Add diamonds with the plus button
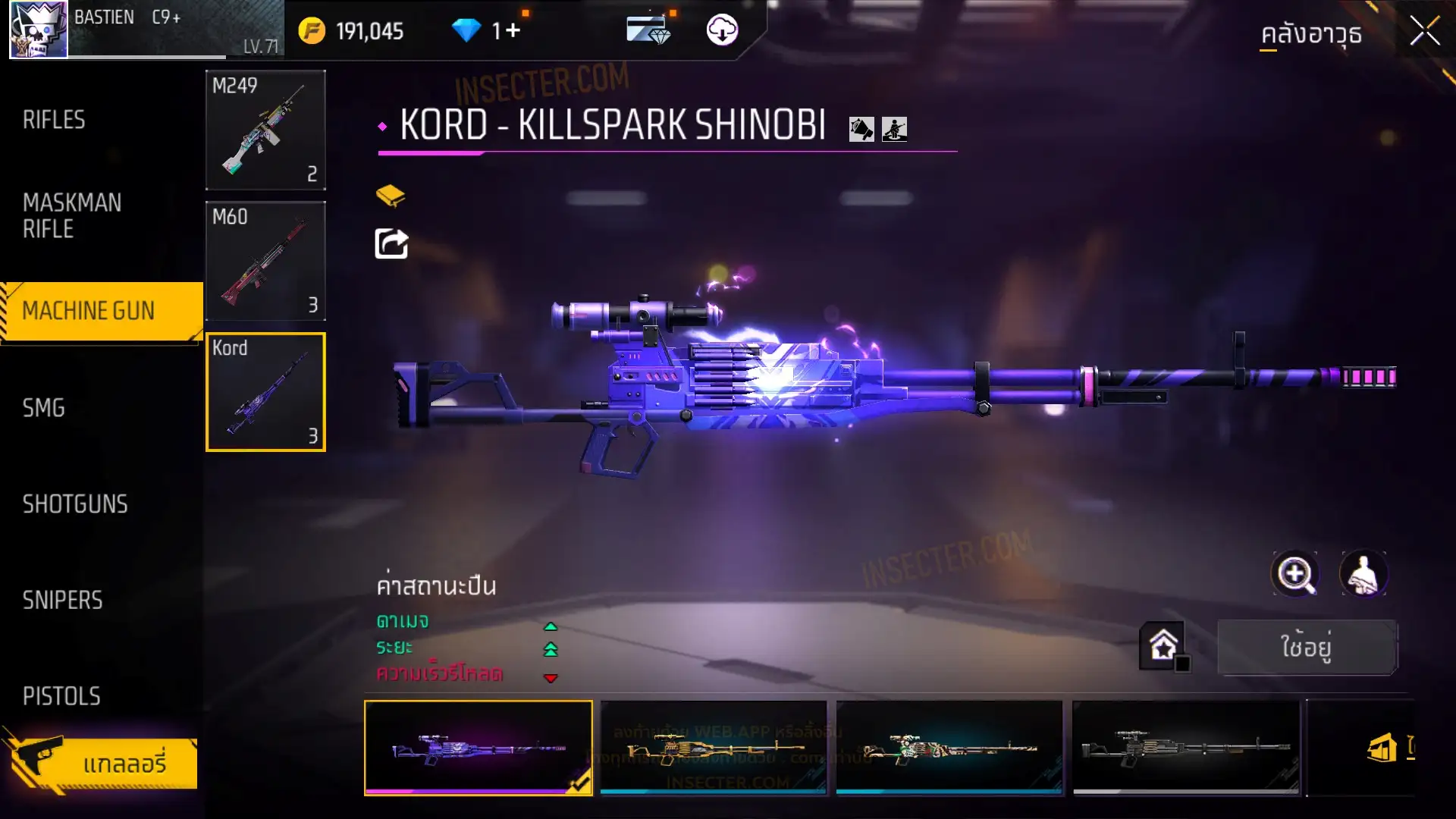The width and height of the screenshot is (1456, 819). click(513, 30)
